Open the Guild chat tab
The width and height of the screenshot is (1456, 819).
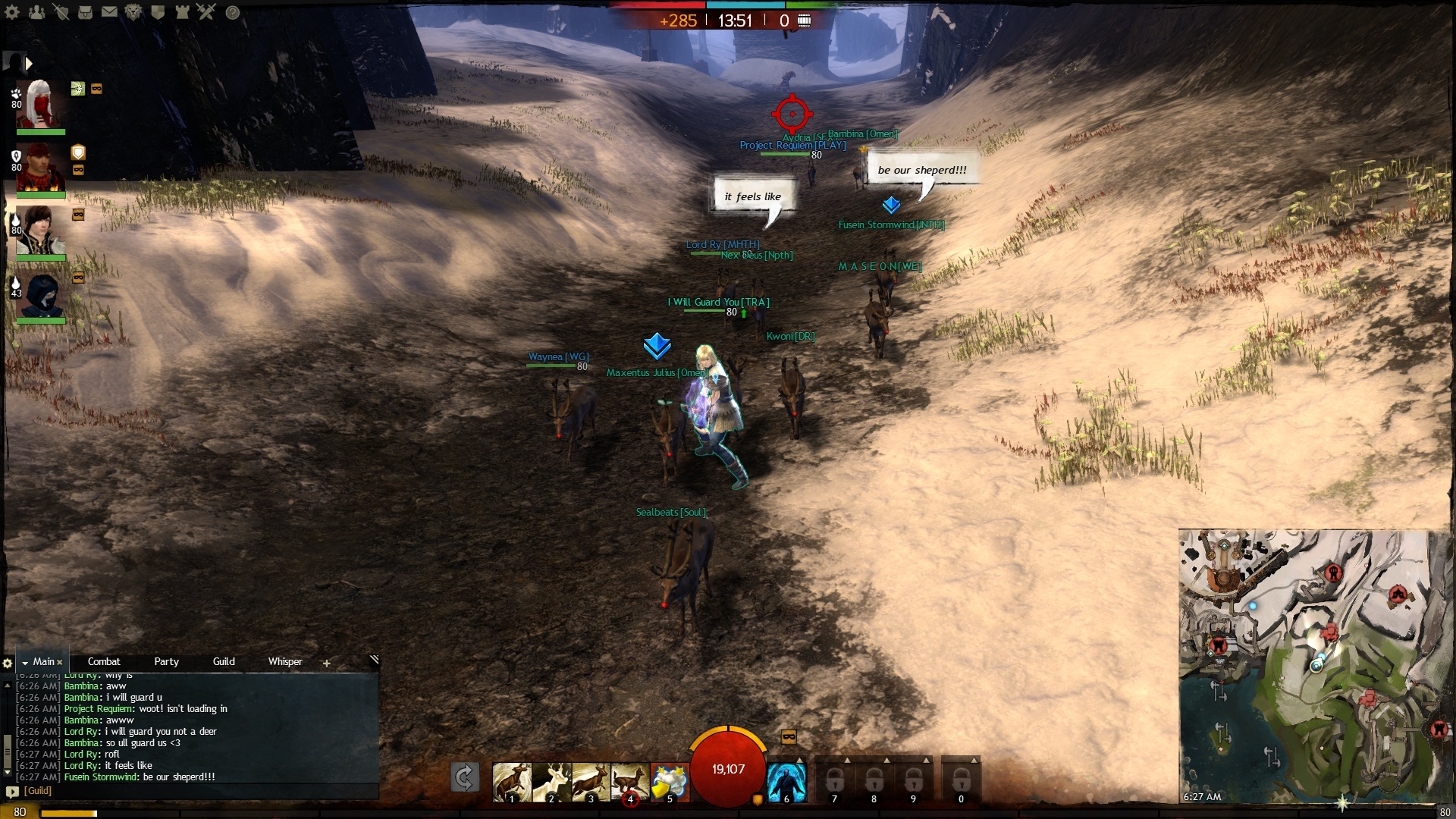click(x=224, y=661)
